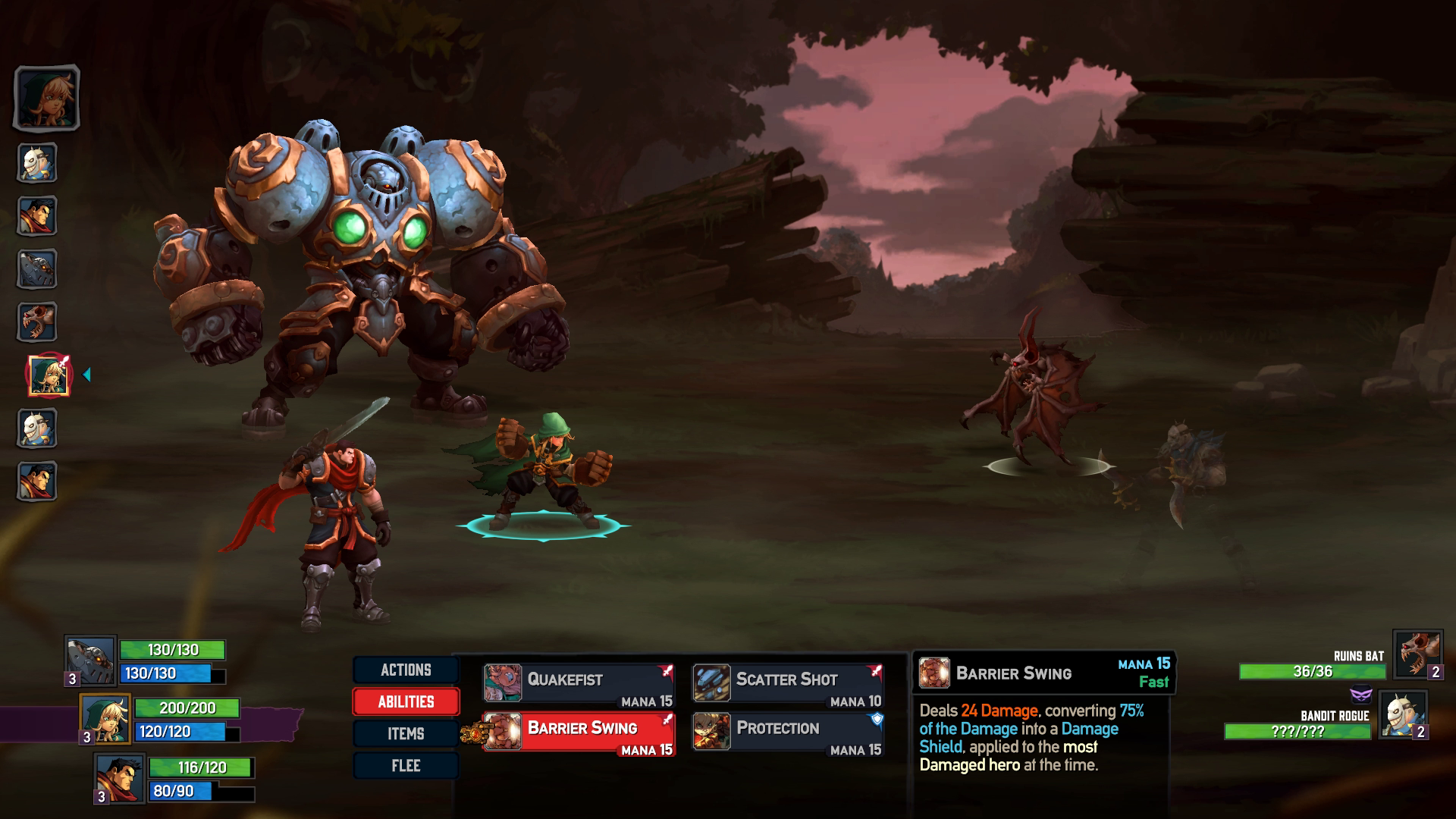The height and width of the screenshot is (819, 1456).
Task: Select the Protection ability icon
Action: pyautogui.click(x=711, y=733)
